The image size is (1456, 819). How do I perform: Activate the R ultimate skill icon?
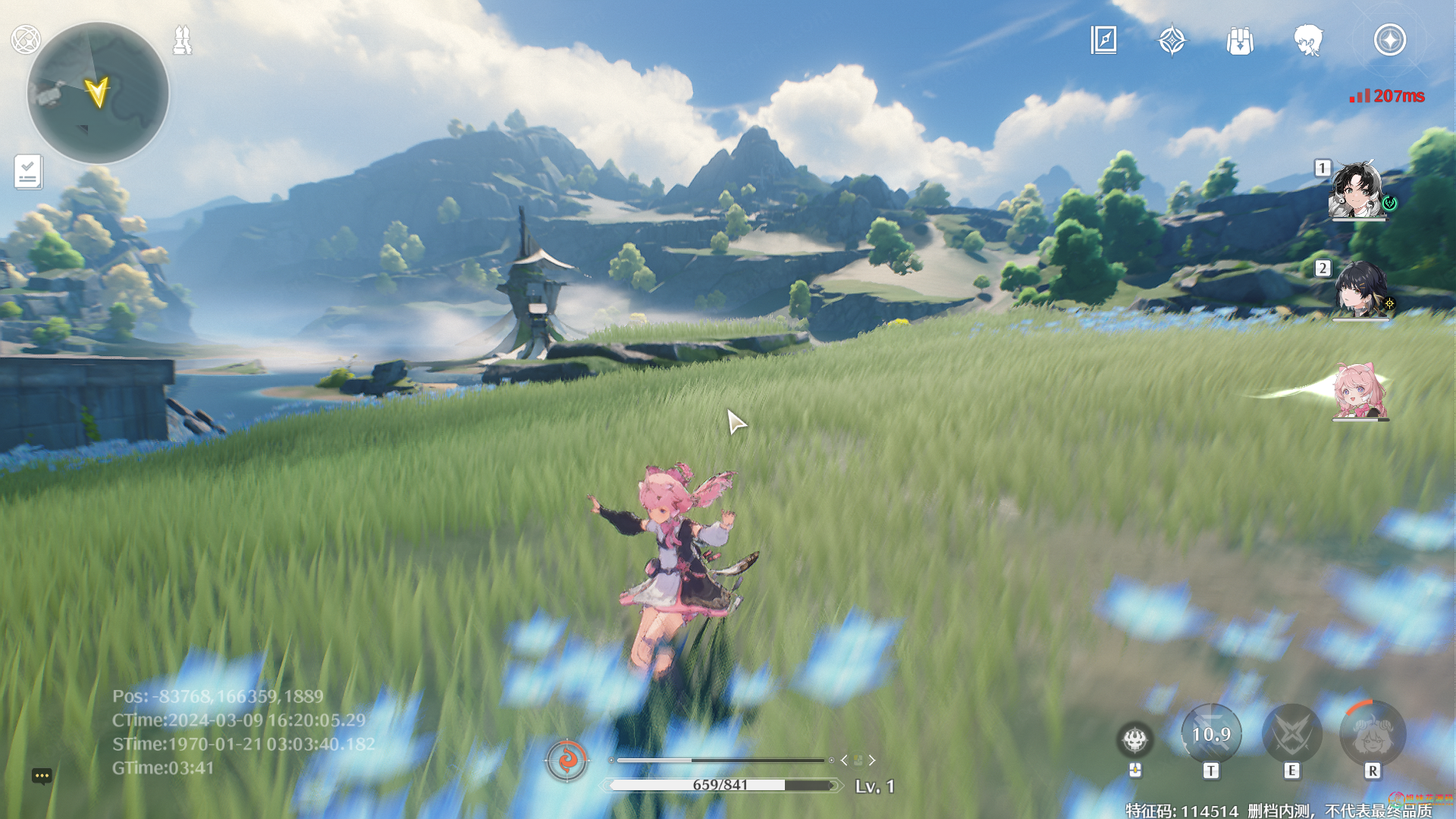click(x=1373, y=734)
